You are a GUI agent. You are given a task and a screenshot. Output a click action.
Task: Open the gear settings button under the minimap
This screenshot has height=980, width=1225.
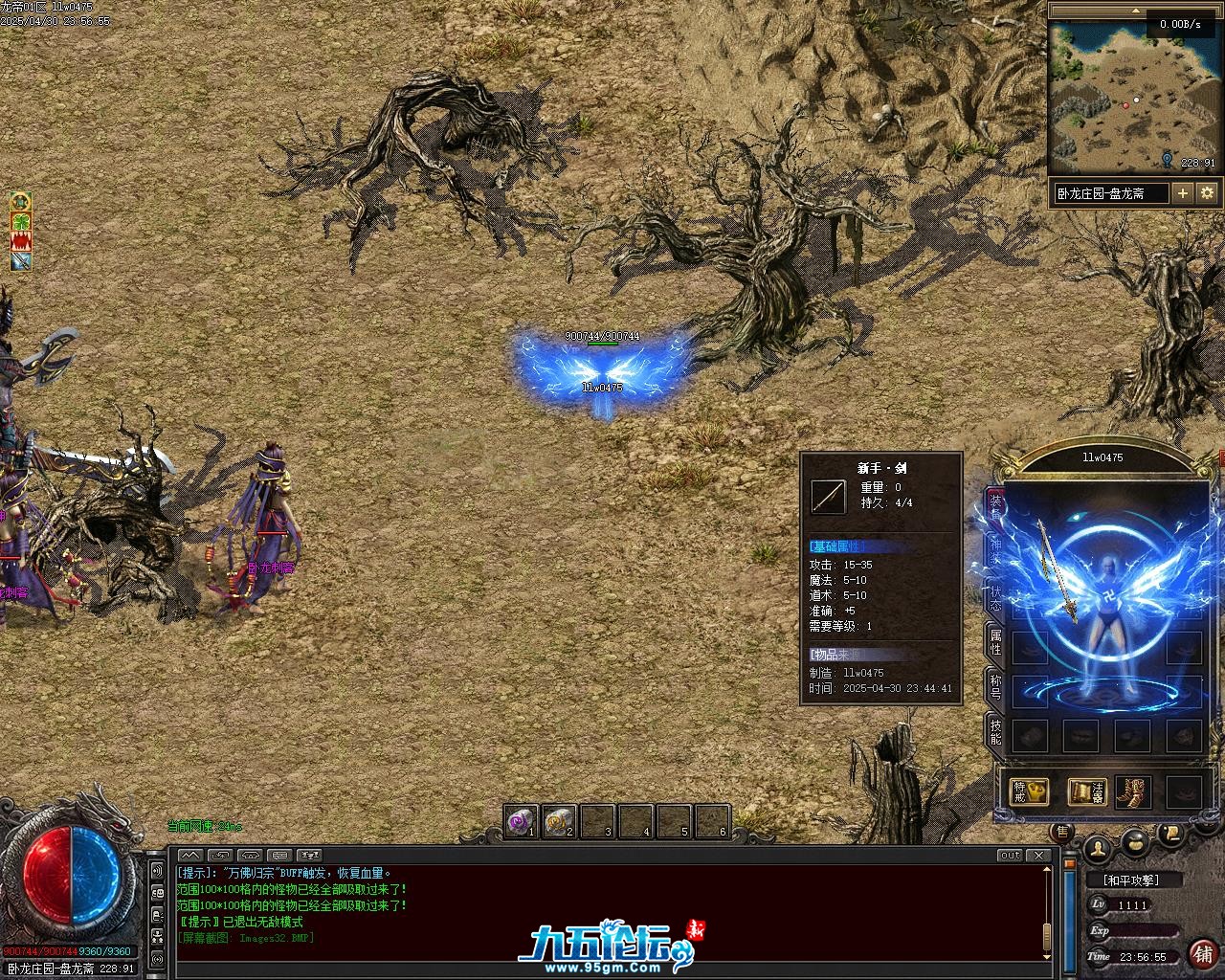1207,193
